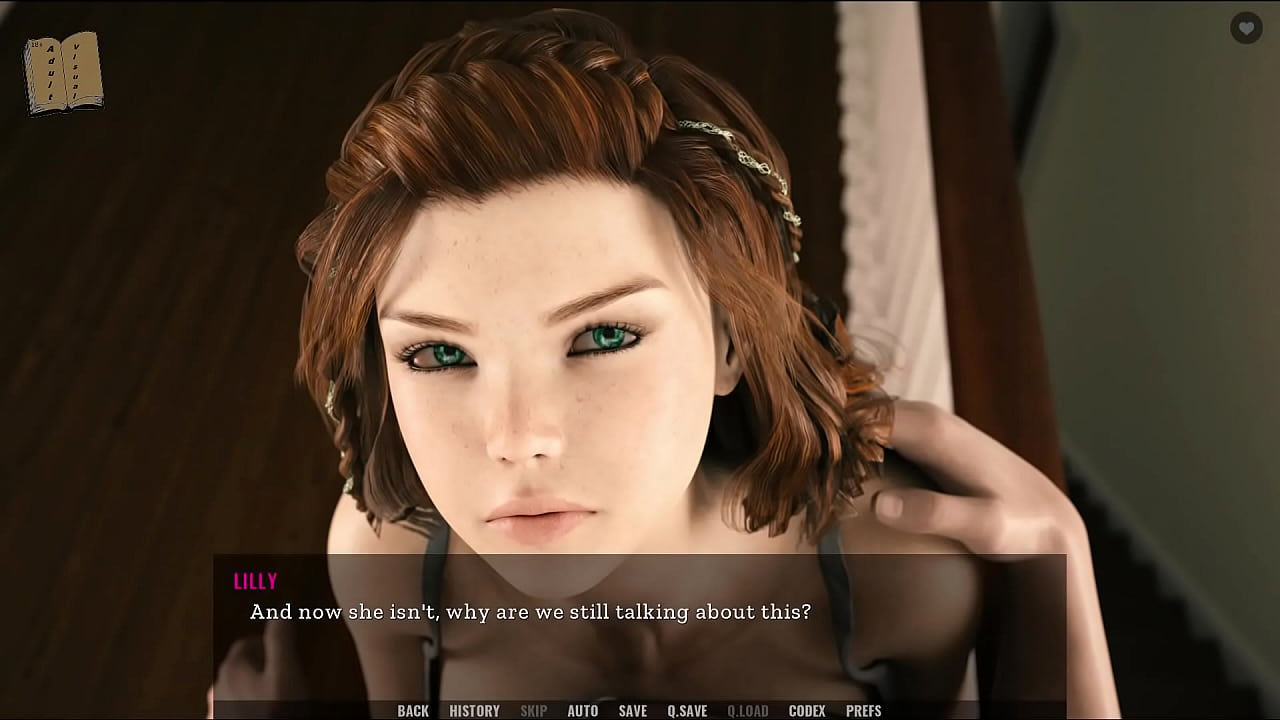Screen dimensions: 1280x720
Task: Open the PREFS settings
Action: pyautogui.click(x=863, y=711)
